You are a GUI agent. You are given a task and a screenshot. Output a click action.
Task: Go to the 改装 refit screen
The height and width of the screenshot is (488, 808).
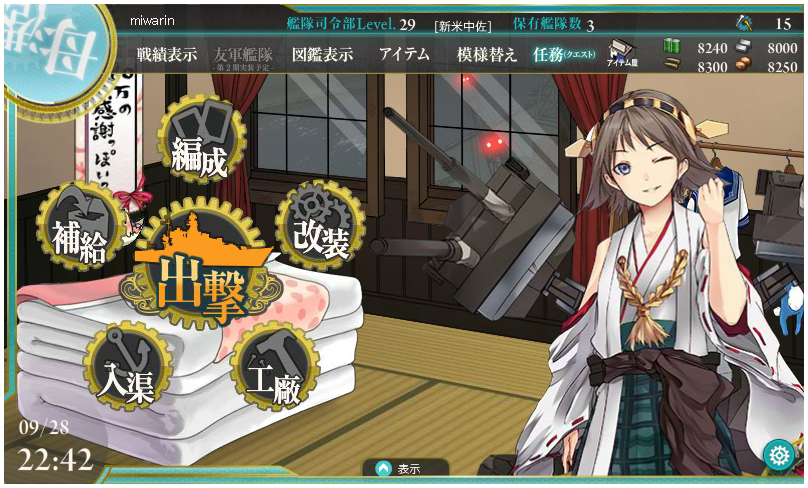click(319, 225)
